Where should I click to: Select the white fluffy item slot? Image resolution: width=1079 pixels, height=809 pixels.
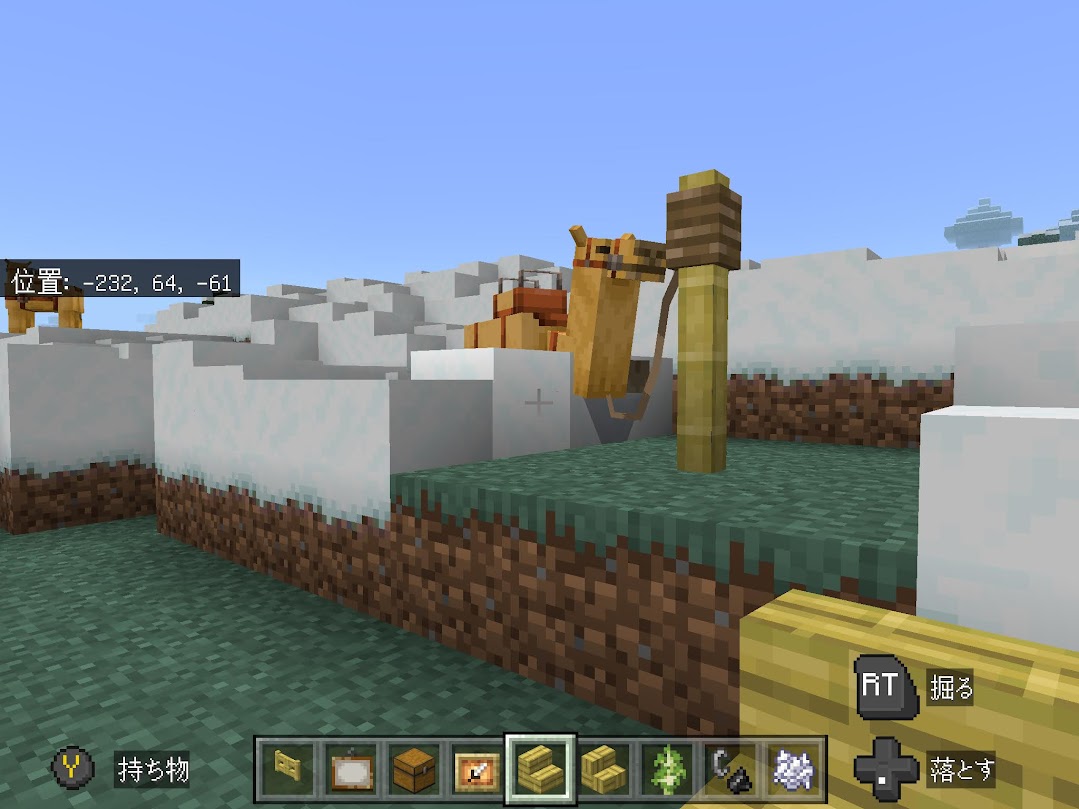pyautogui.click(x=794, y=769)
